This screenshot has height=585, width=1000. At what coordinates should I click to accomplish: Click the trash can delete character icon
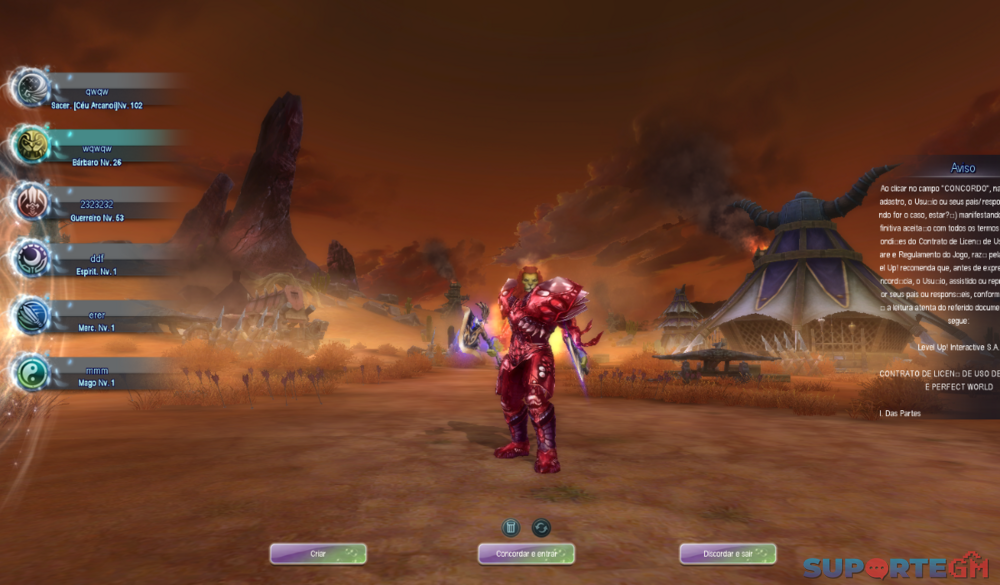(x=510, y=527)
